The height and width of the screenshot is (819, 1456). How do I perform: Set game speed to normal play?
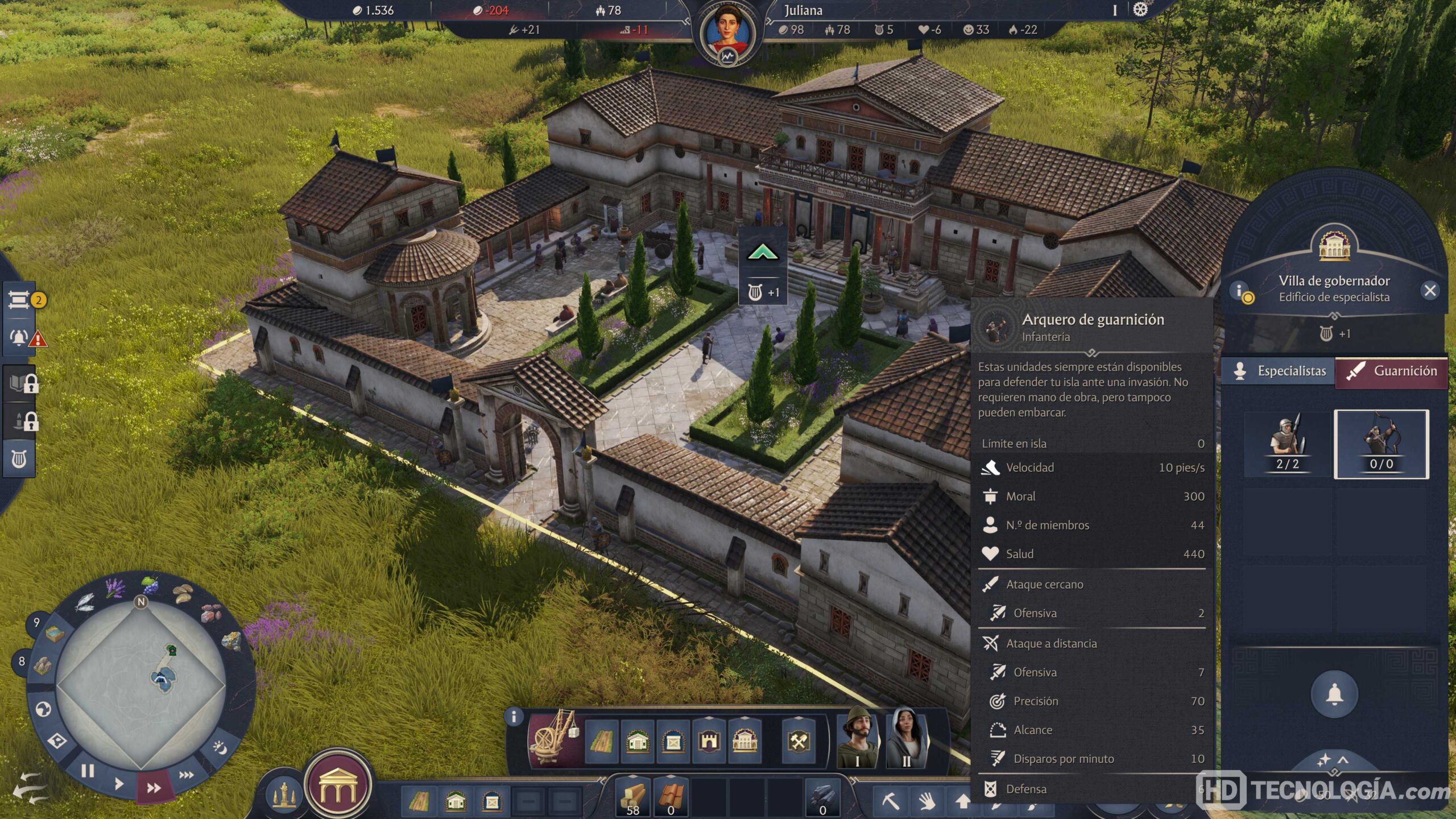point(118,784)
